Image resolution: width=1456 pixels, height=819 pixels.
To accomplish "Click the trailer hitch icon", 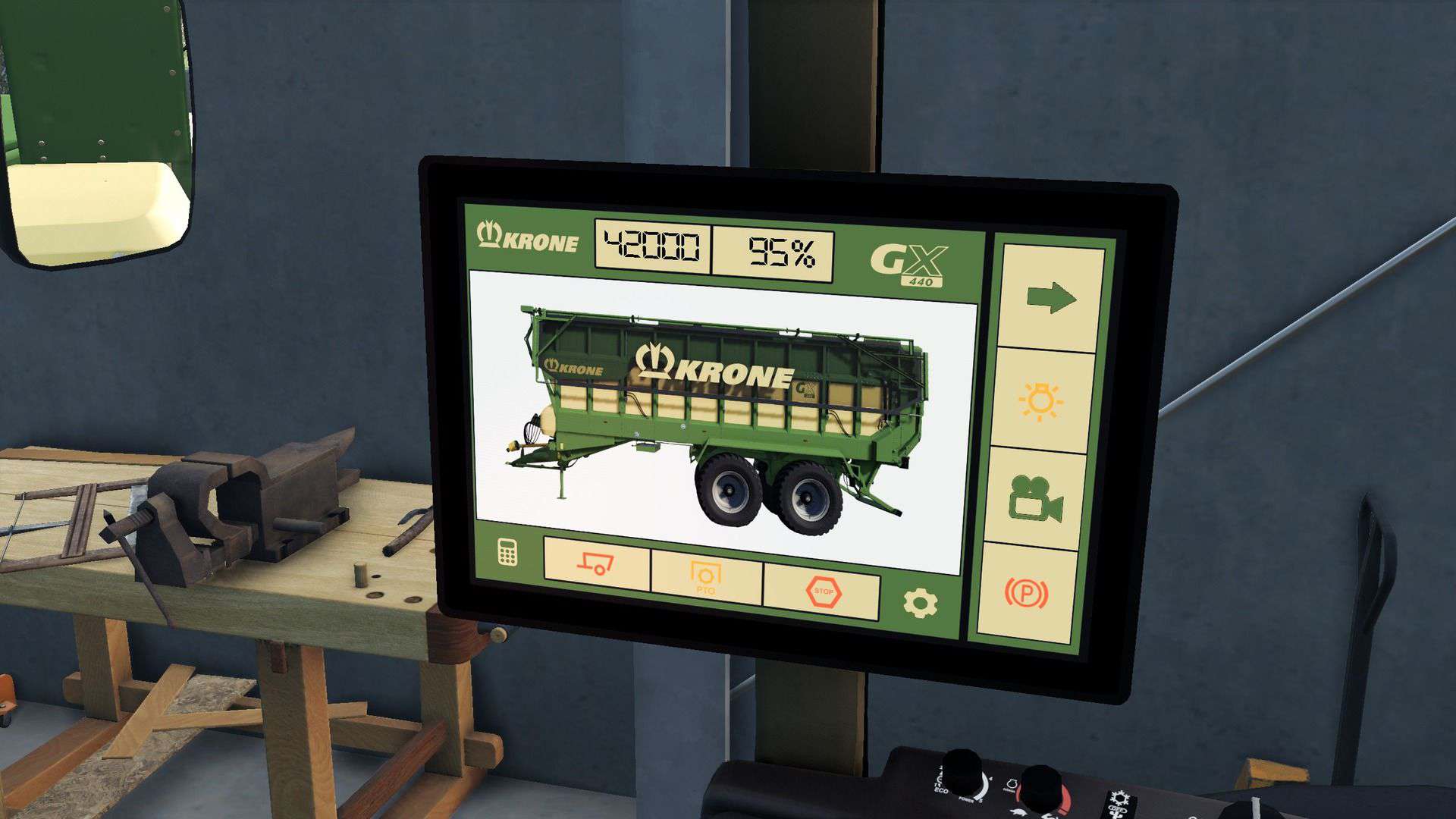I will point(596,563).
